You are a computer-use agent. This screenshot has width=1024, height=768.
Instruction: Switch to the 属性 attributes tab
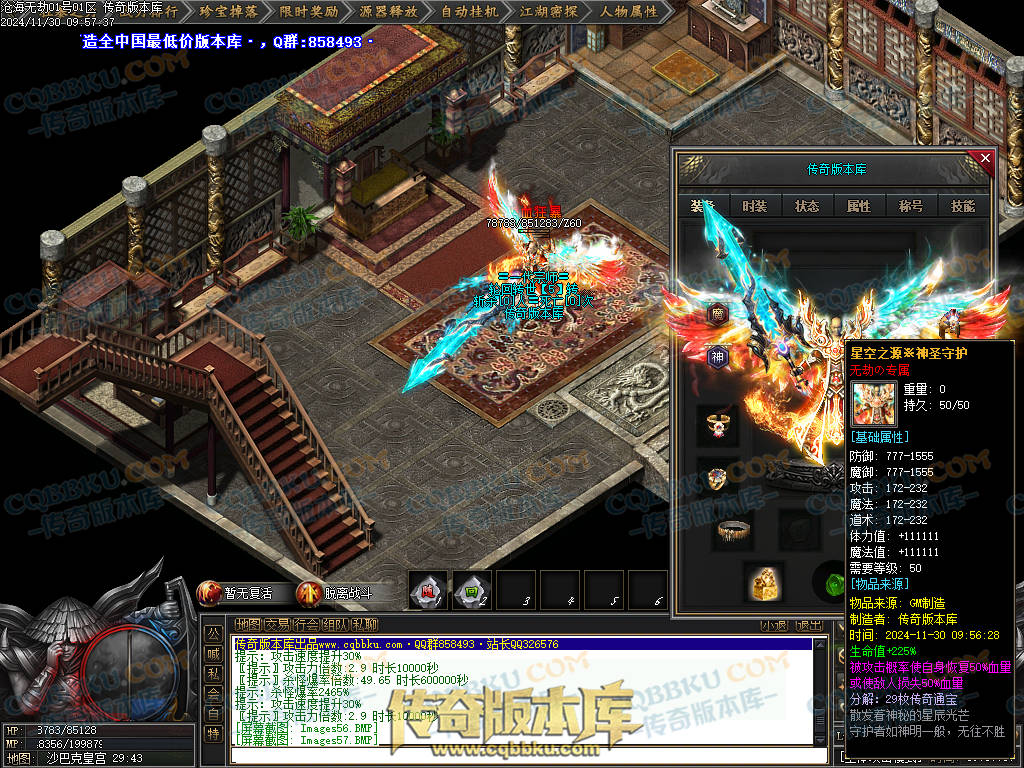pos(859,206)
